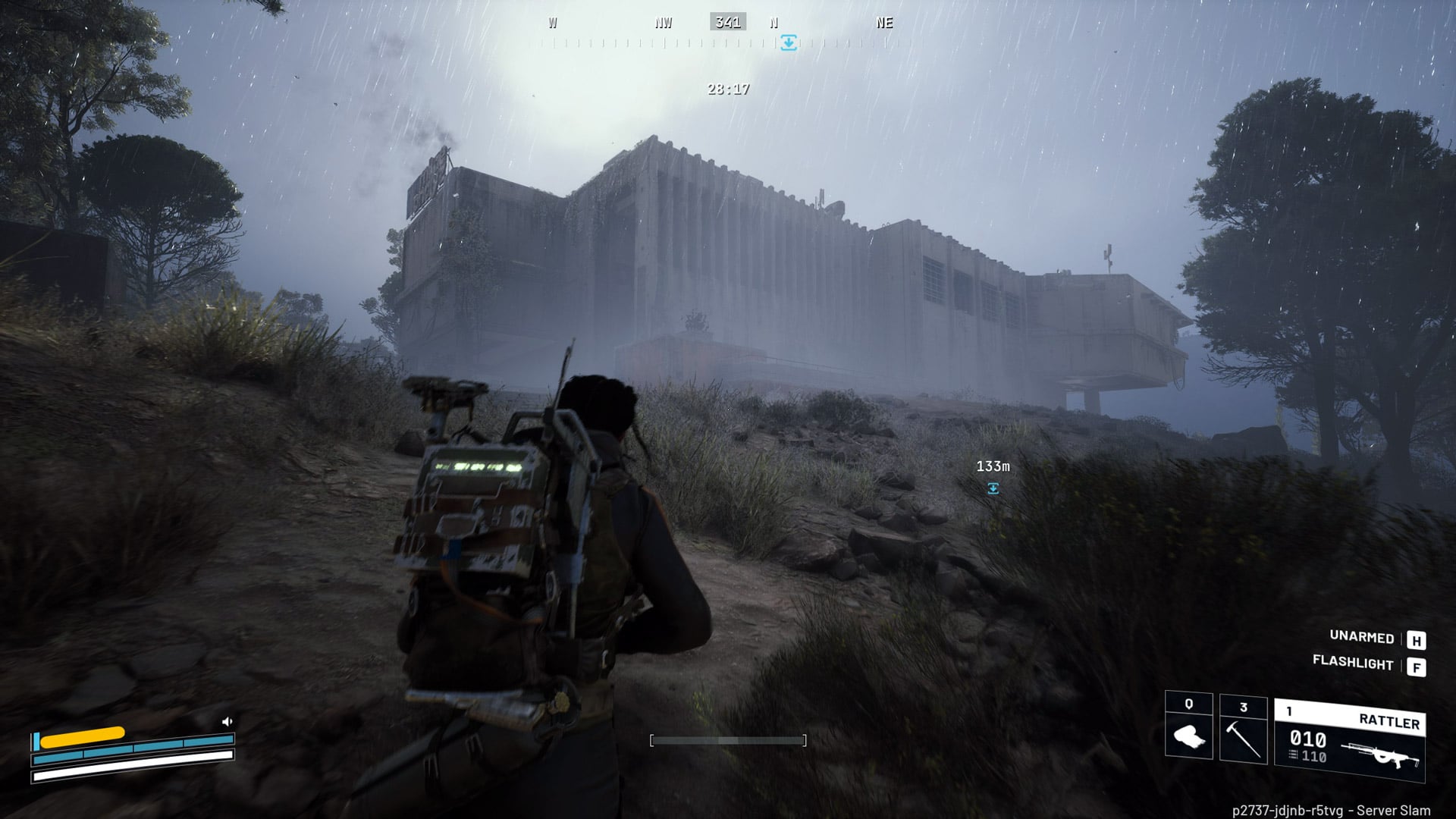
Task: Click the NW marker on the compass
Action: coord(664,23)
